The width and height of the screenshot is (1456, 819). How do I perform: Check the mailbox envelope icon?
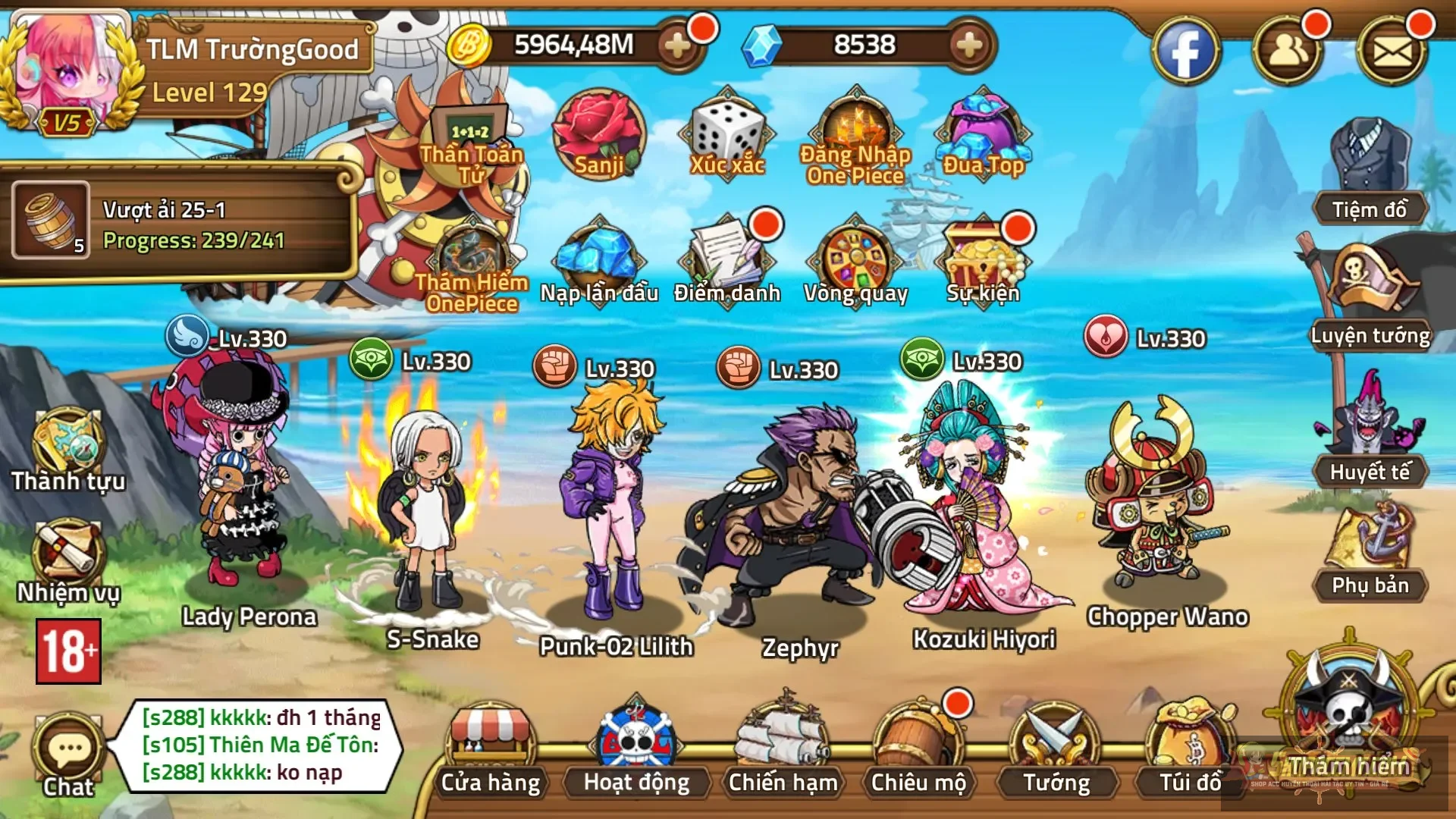coord(1393,52)
